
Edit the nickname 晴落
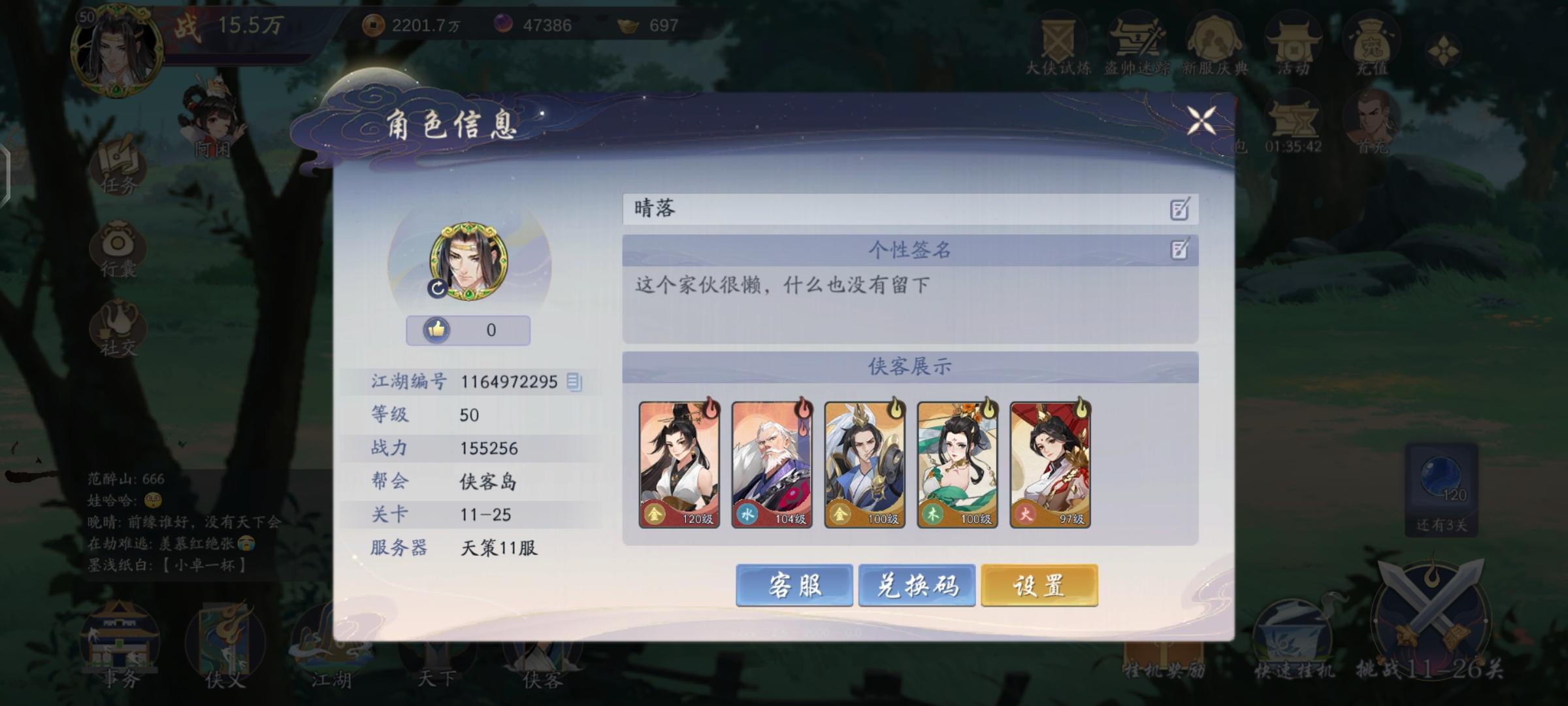[x=1180, y=209]
